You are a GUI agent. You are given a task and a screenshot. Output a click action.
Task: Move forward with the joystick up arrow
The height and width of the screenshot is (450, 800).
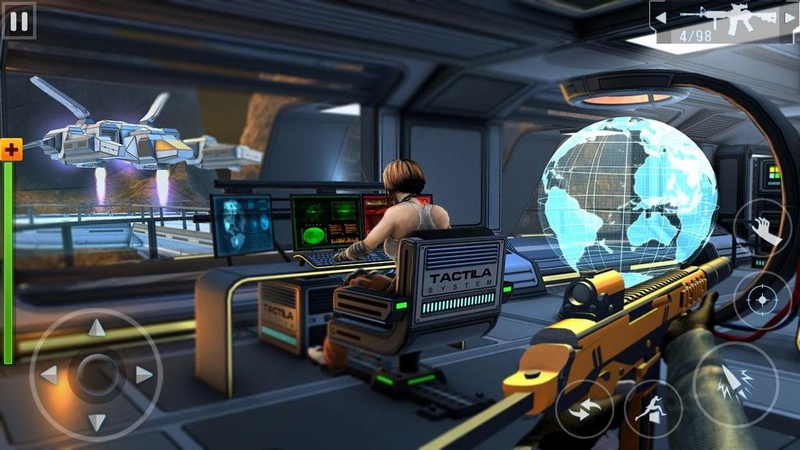[96, 328]
